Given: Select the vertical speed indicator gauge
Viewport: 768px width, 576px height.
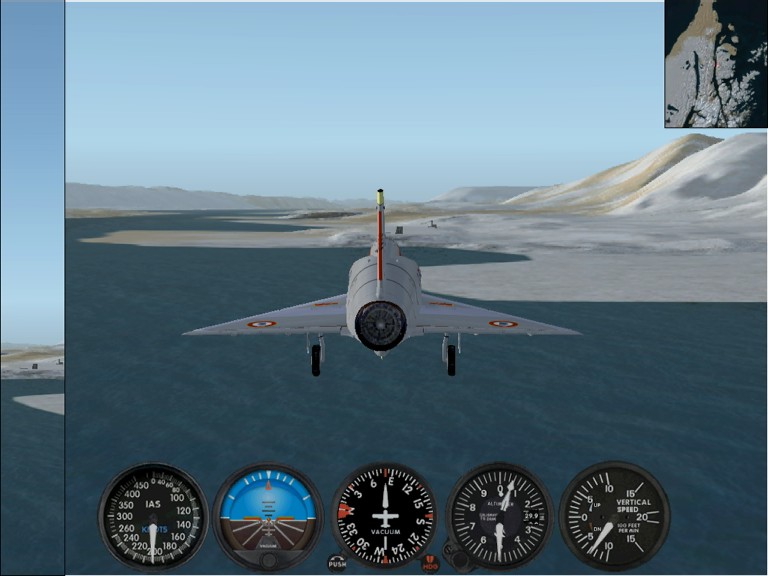Looking at the screenshot, I should click(613, 516).
